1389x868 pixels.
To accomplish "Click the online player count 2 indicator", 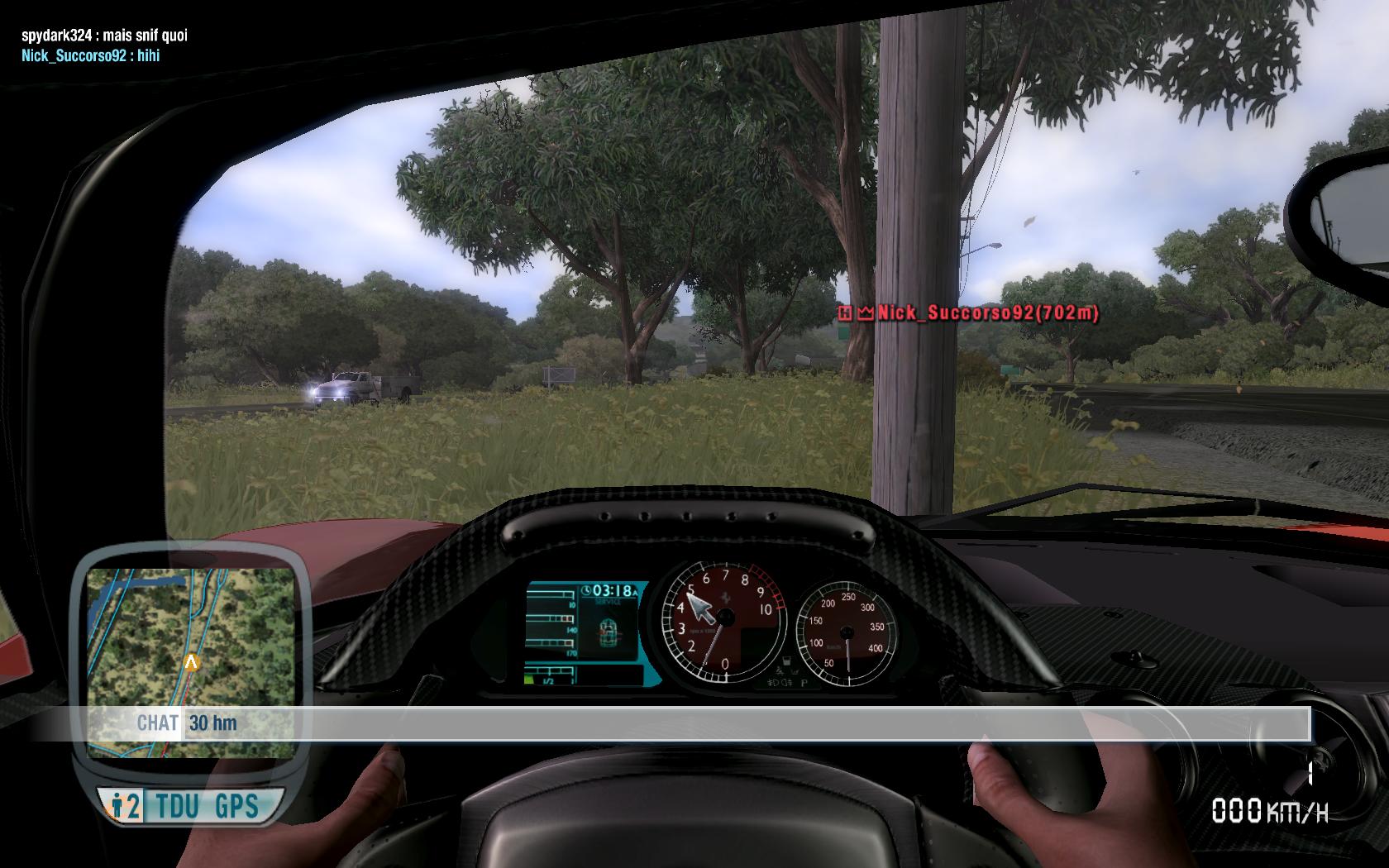I will pos(130,804).
